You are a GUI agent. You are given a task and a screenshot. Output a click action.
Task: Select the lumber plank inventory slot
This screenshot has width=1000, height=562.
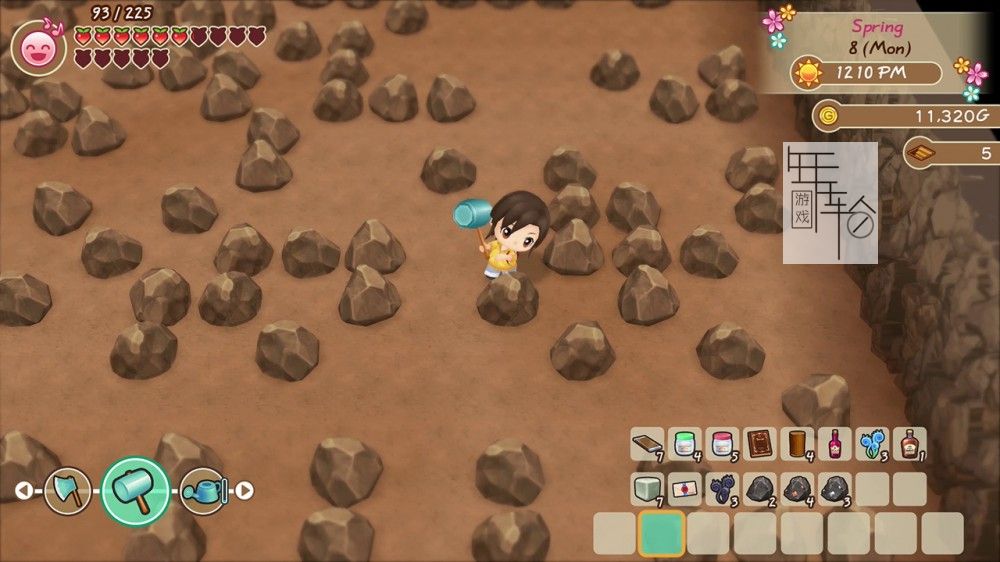[647, 443]
